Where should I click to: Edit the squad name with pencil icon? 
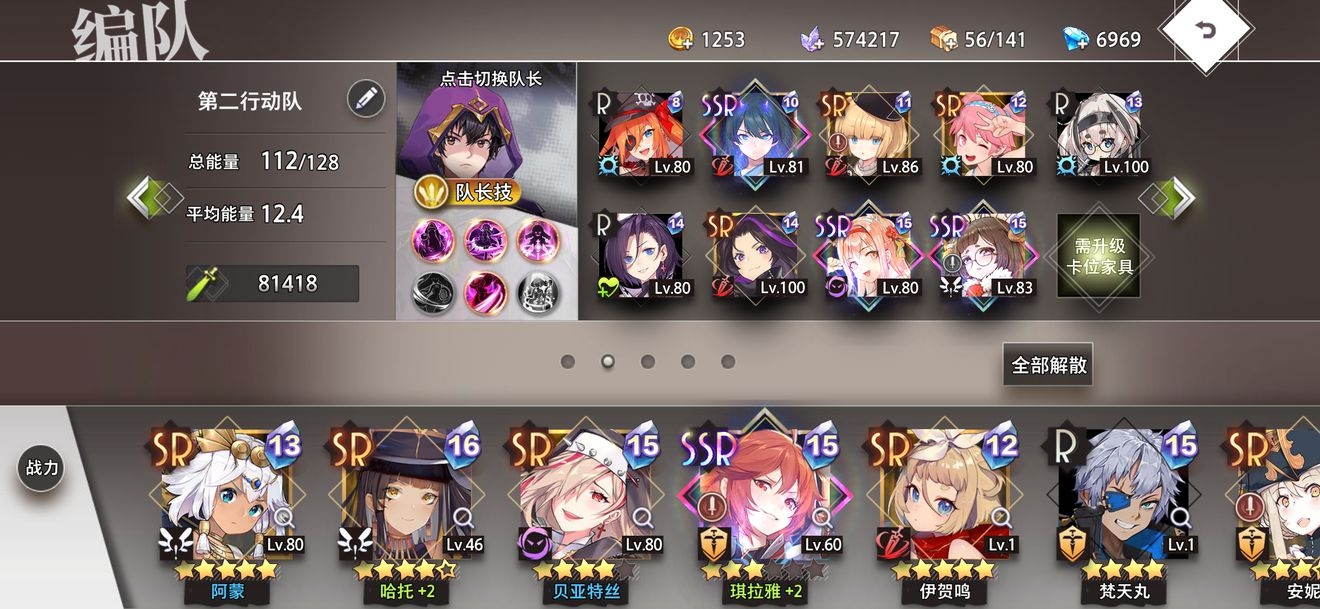coord(366,98)
